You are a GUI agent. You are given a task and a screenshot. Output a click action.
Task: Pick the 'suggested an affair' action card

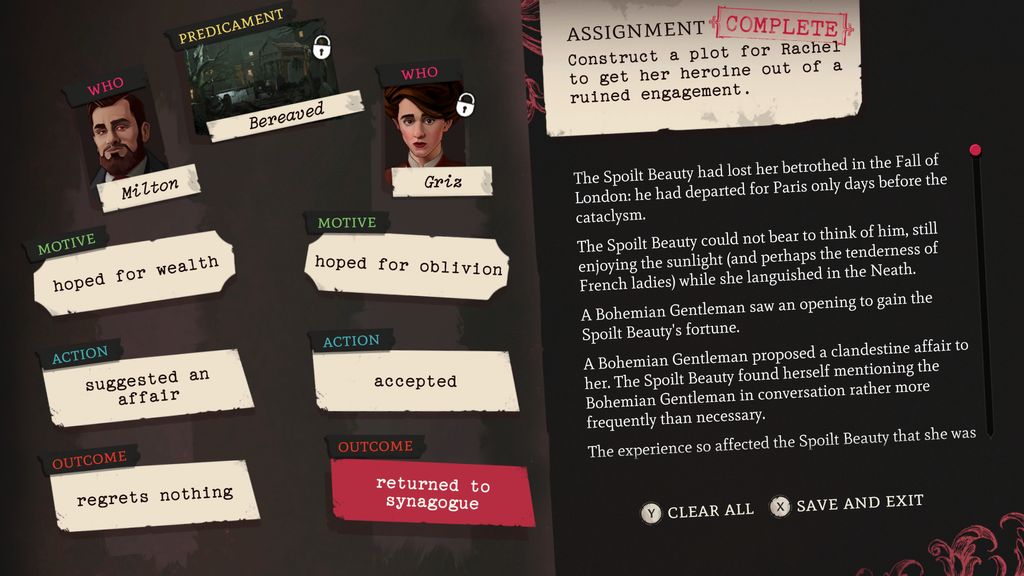[x=146, y=386]
